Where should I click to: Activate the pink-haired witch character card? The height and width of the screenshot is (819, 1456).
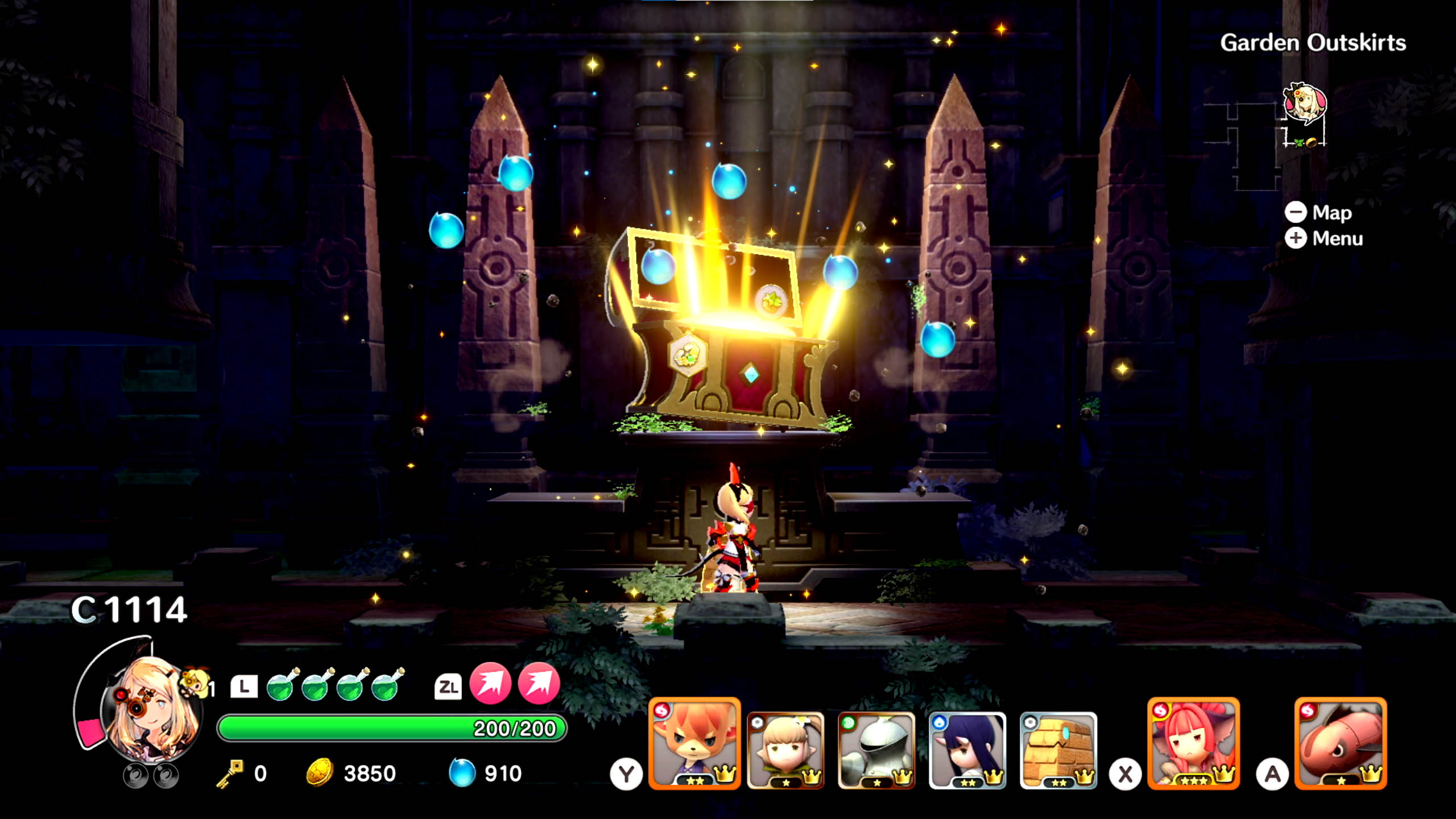[x=1193, y=743]
